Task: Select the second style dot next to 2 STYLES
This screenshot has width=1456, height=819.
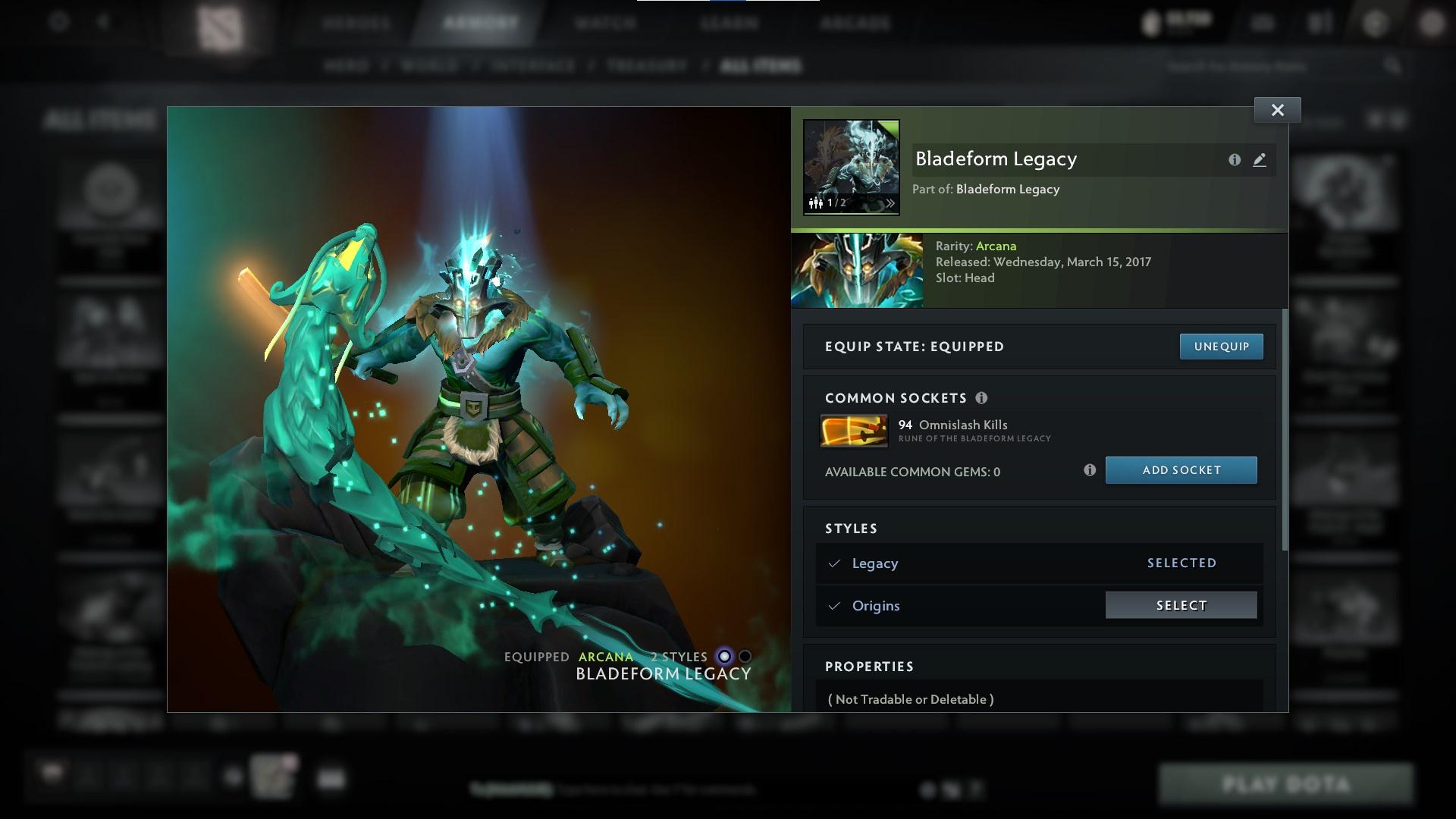Action: (746, 657)
